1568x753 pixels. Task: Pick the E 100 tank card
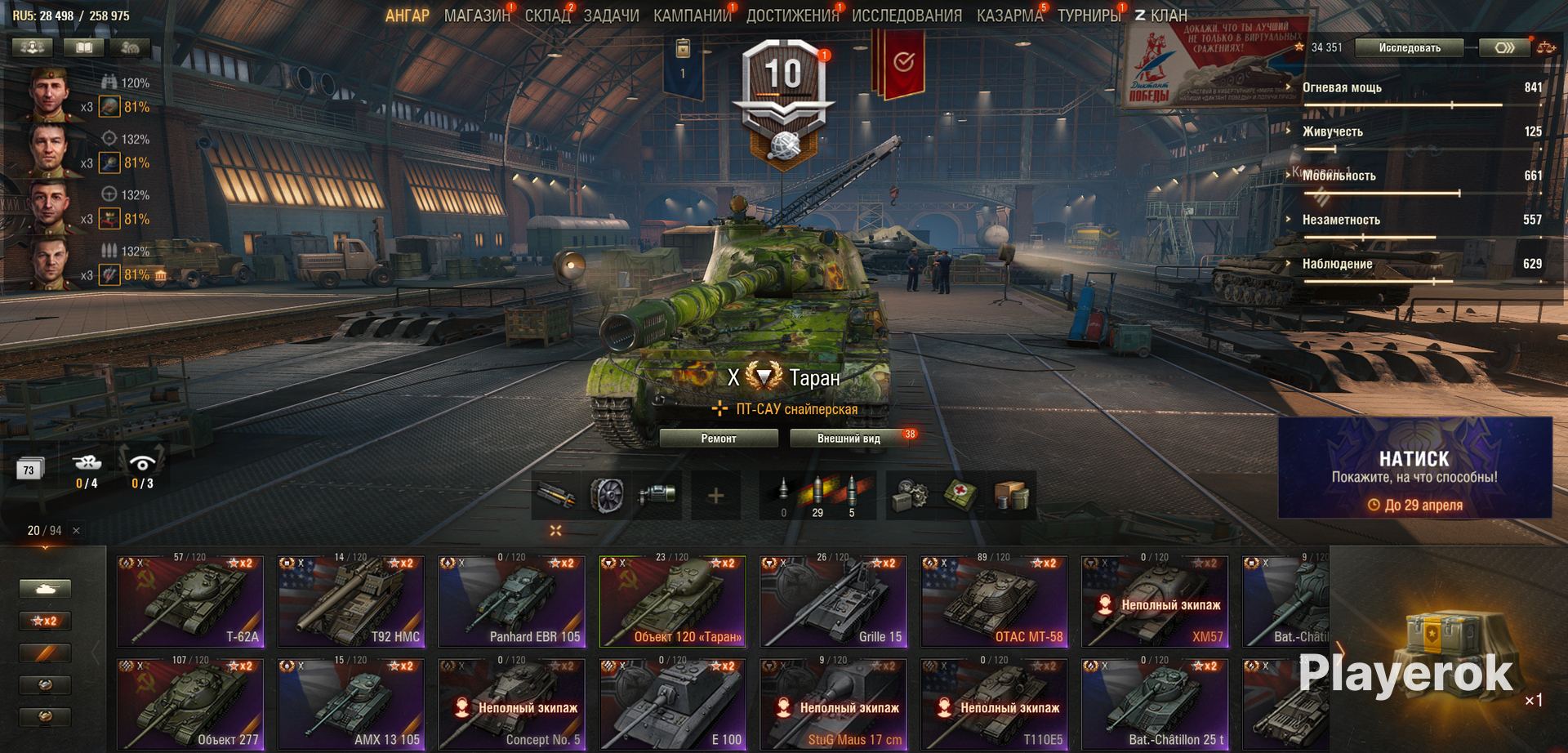click(673, 705)
